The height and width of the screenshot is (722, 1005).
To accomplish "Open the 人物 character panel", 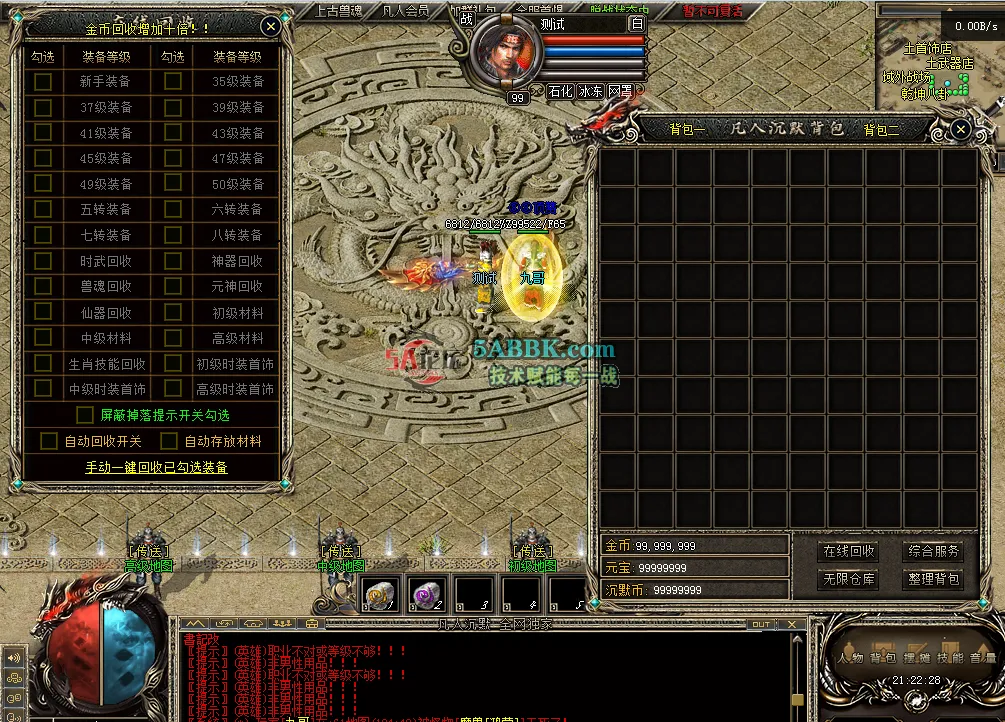I will point(851,658).
